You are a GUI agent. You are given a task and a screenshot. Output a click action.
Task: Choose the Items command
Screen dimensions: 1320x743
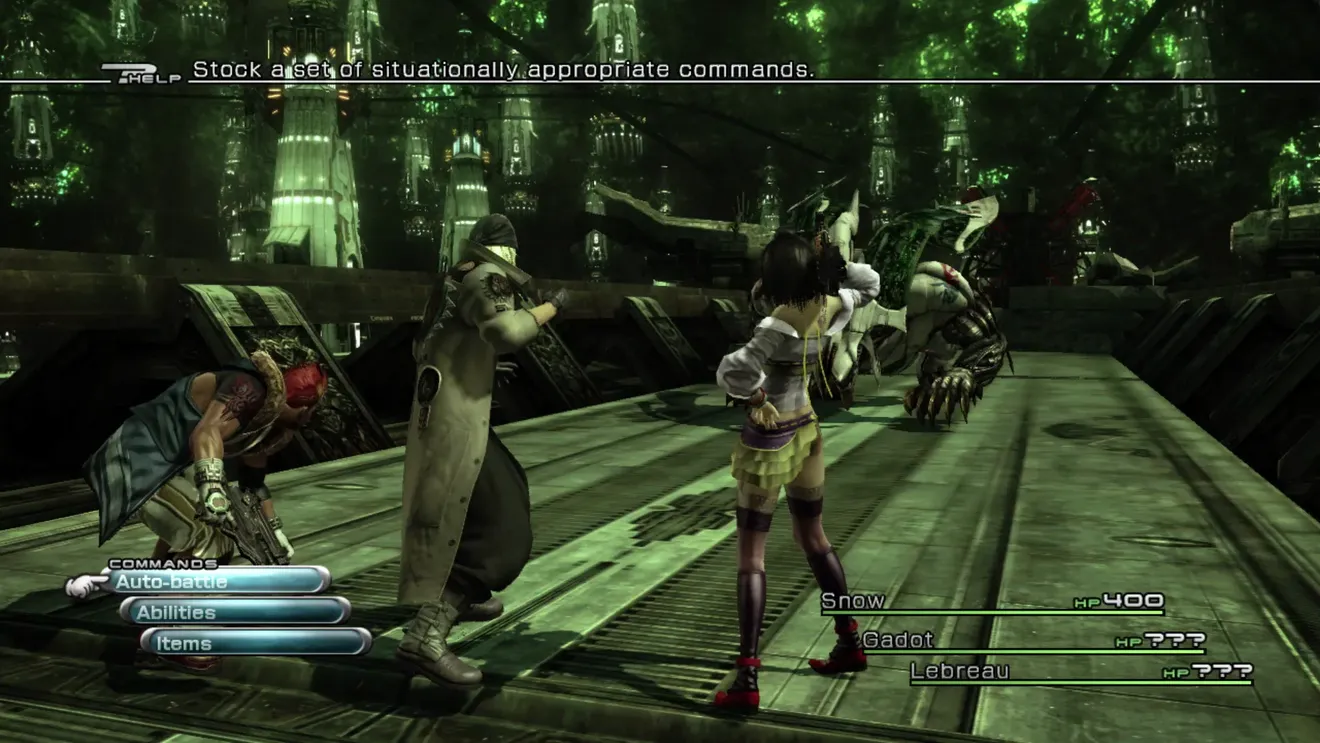255,643
